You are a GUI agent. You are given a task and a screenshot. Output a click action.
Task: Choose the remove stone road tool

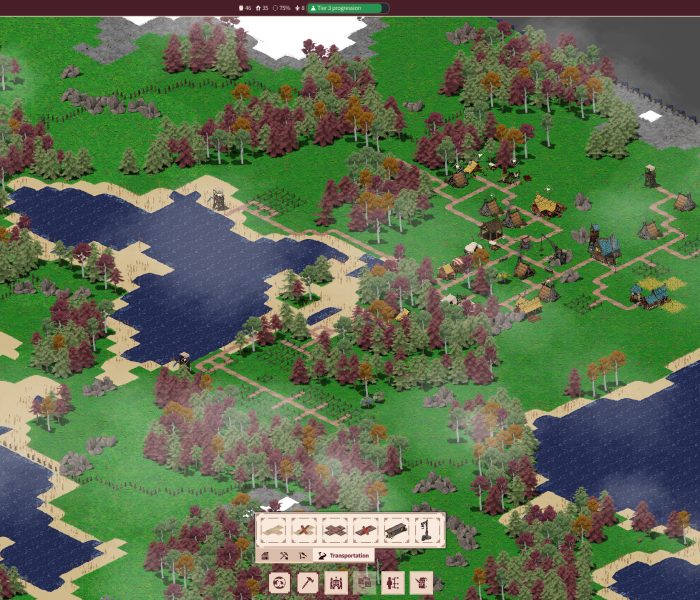coord(365,530)
